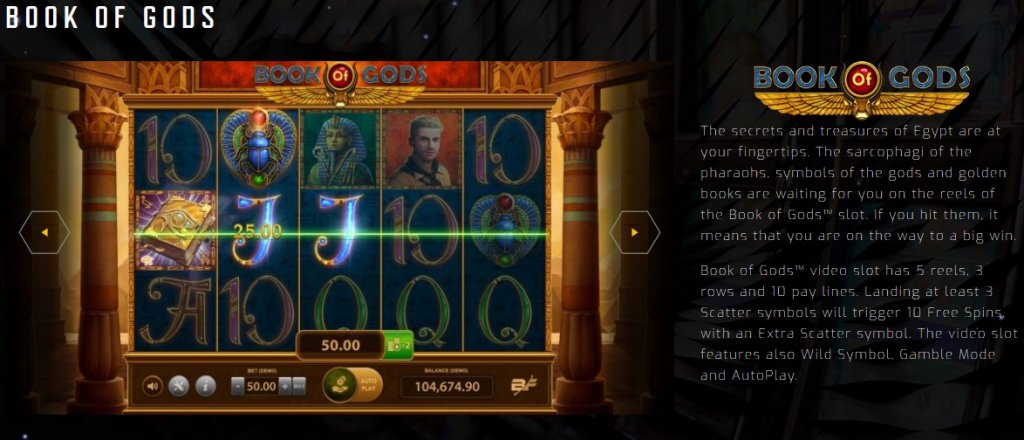Toggle the sound speaker button
Screen dimensions: 1024x440
tap(153, 386)
